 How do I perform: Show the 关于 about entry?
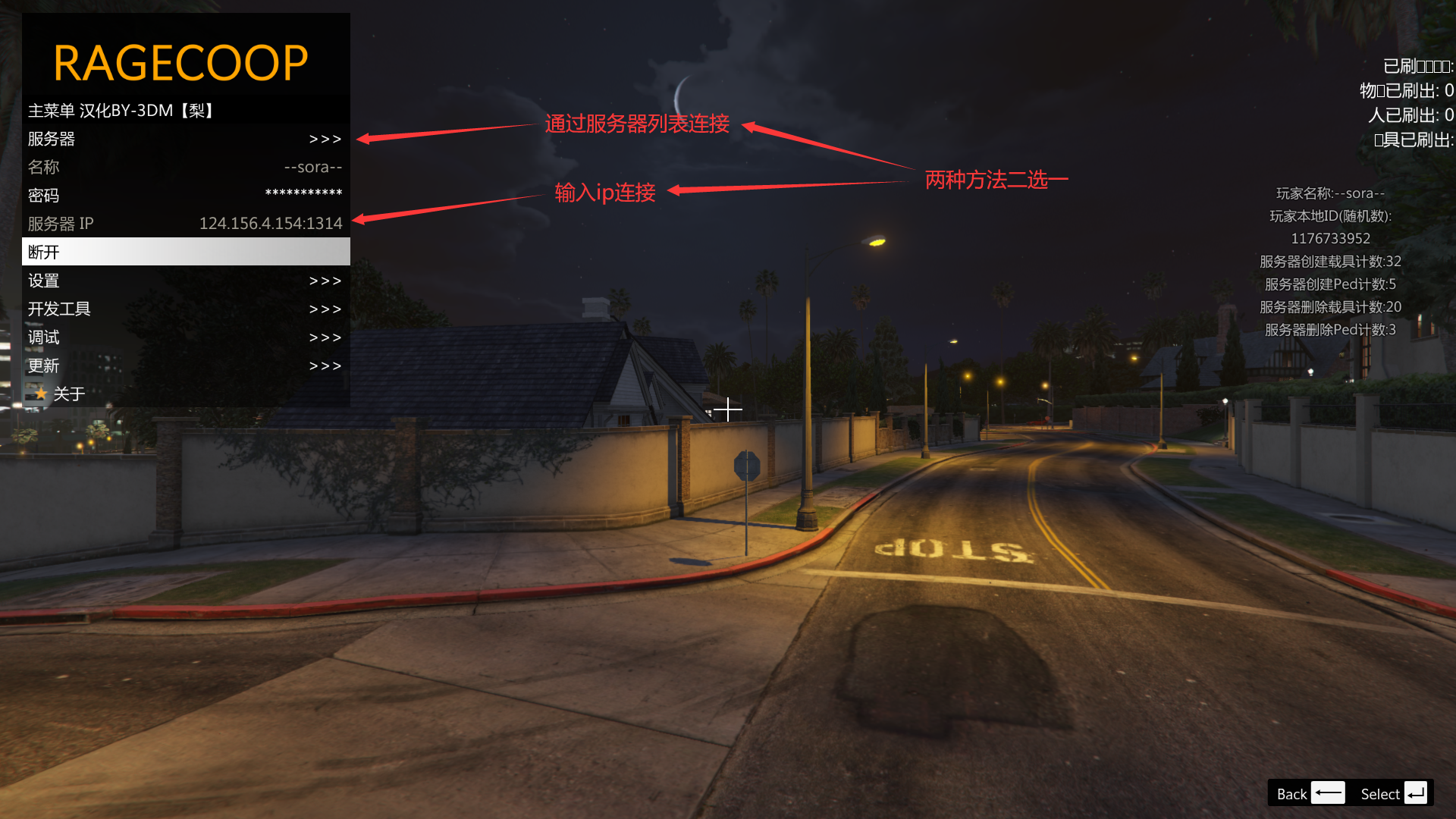pyautogui.click(x=185, y=394)
